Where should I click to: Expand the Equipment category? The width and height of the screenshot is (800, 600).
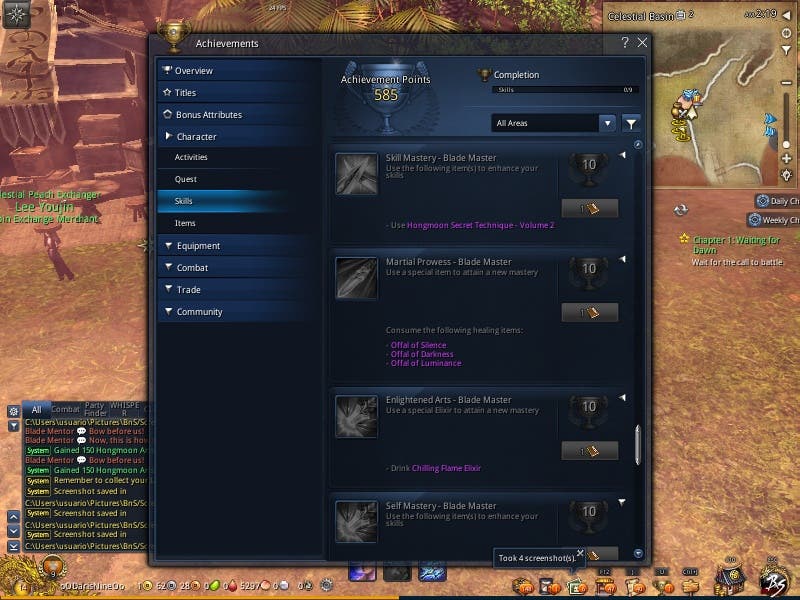tap(197, 246)
